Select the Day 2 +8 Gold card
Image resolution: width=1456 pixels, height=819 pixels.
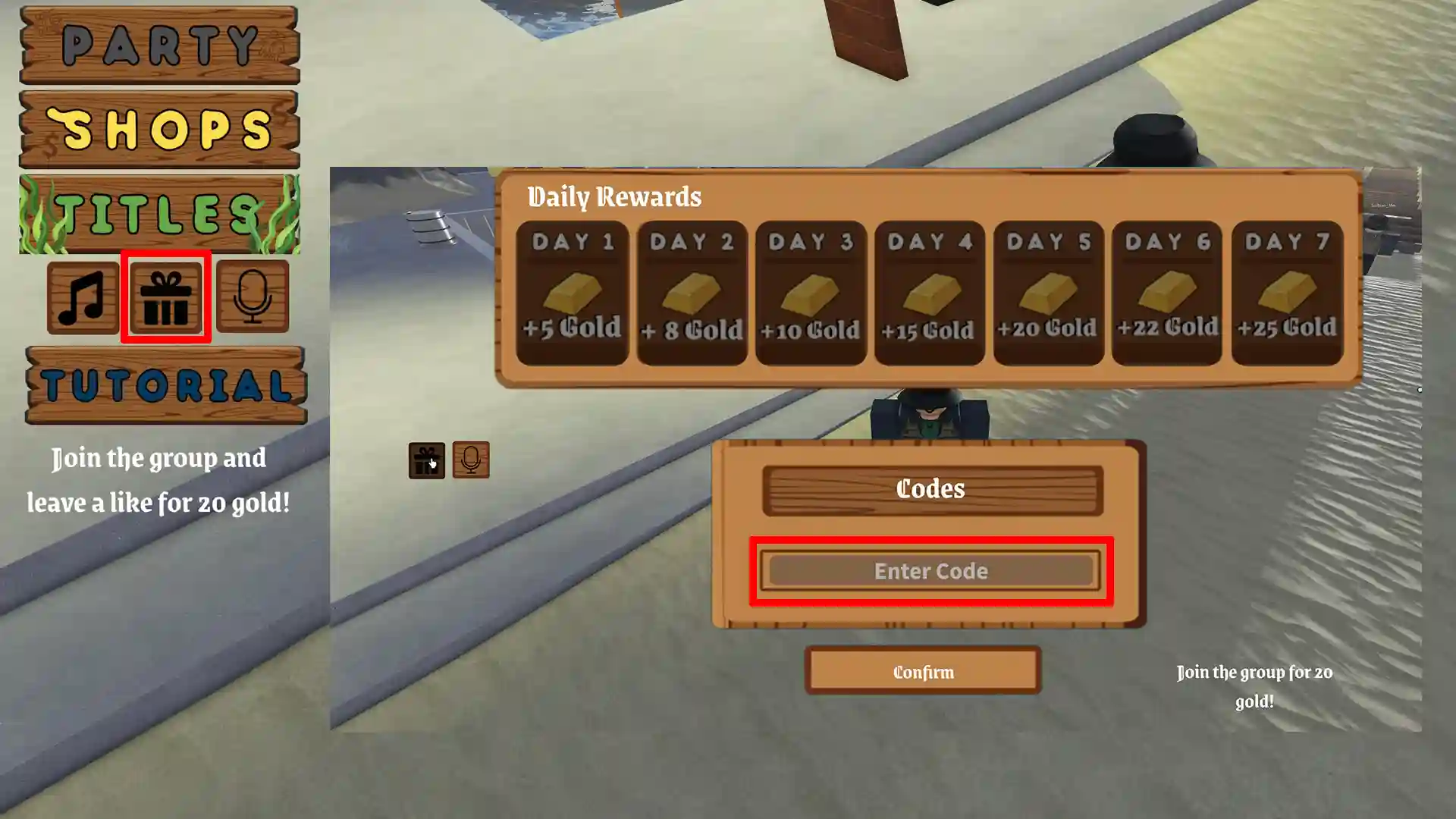tap(692, 293)
